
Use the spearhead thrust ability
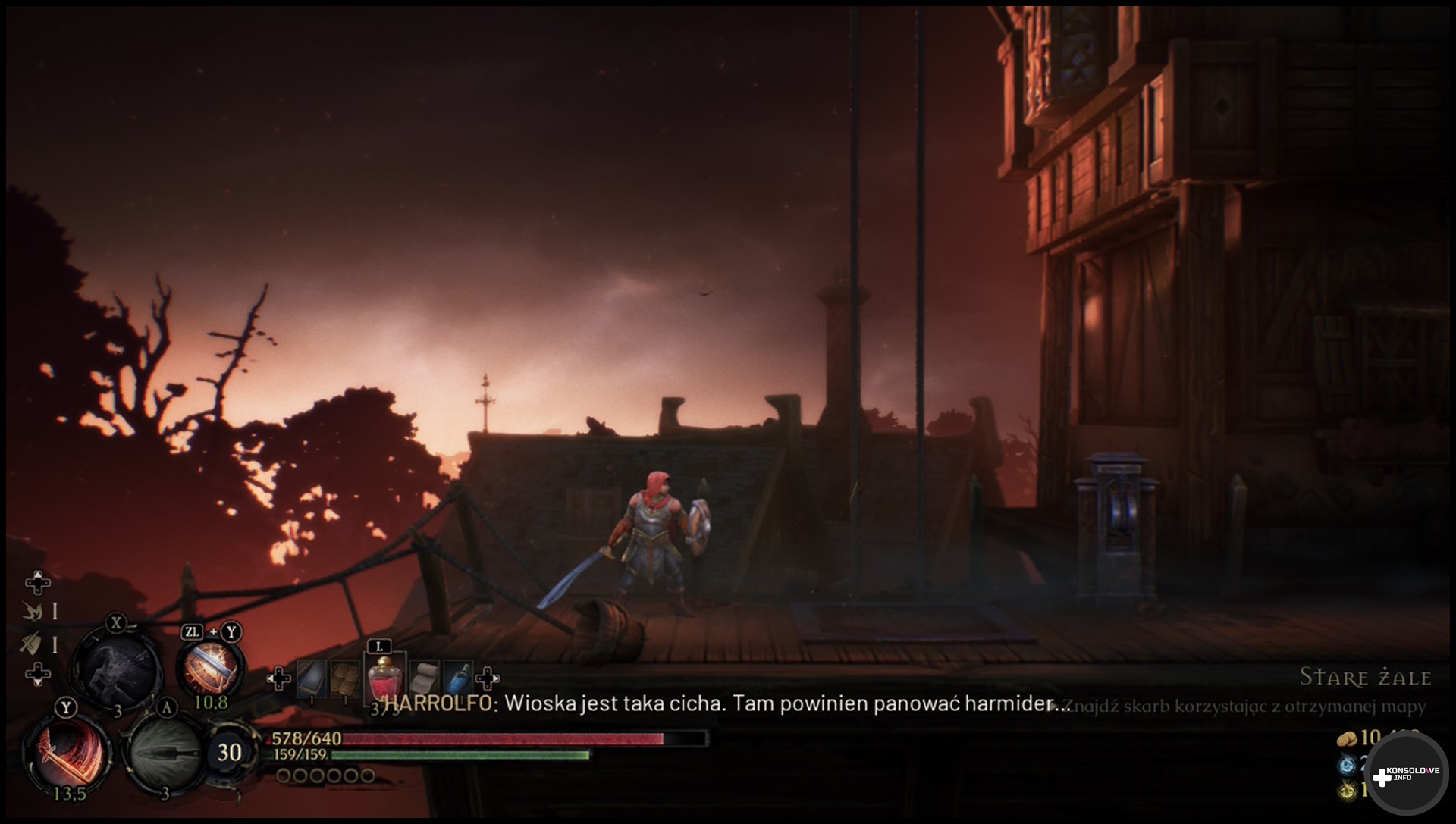pyautogui.click(x=164, y=753)
